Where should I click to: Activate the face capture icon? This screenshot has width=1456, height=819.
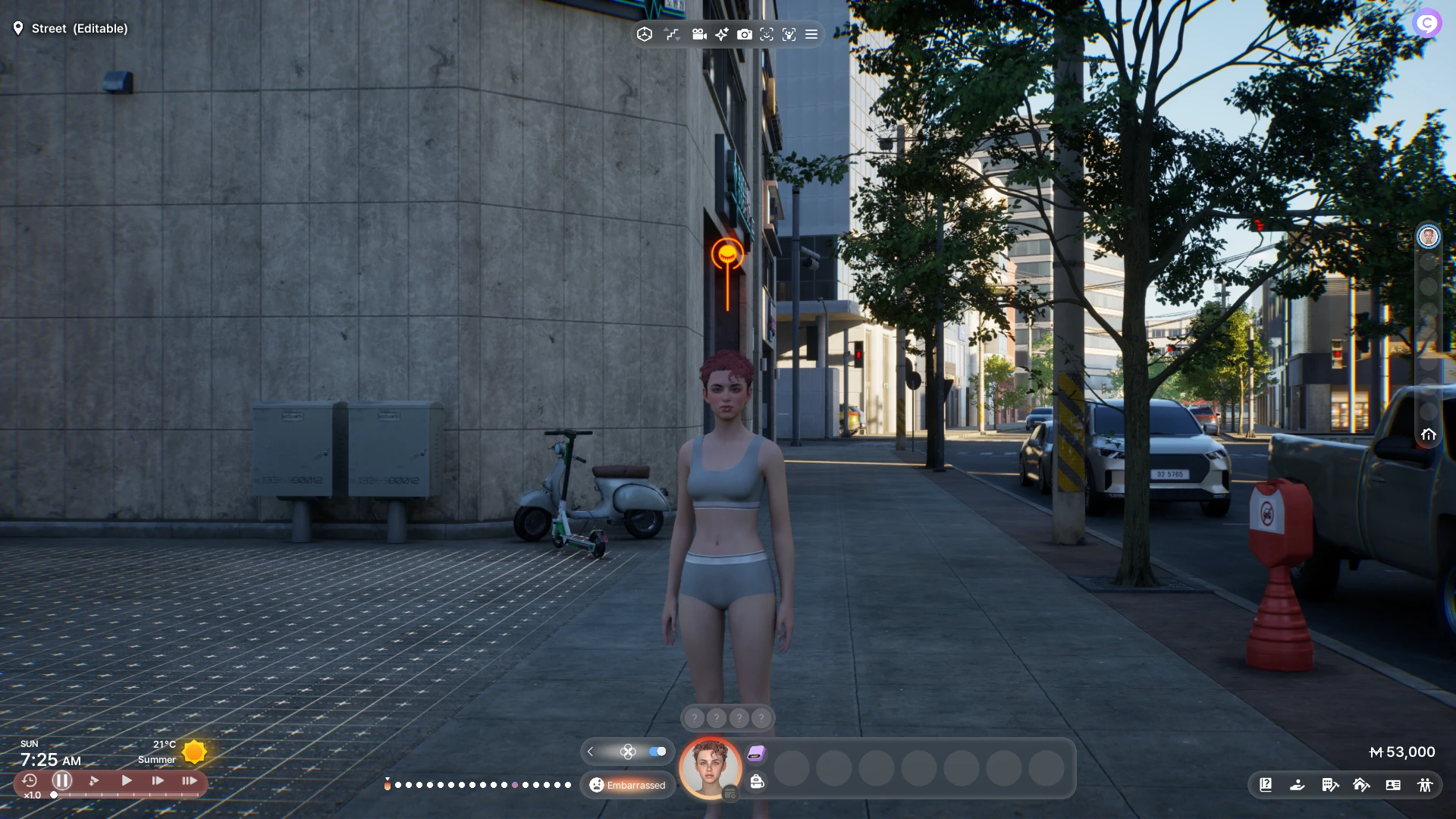pos(767,34)
